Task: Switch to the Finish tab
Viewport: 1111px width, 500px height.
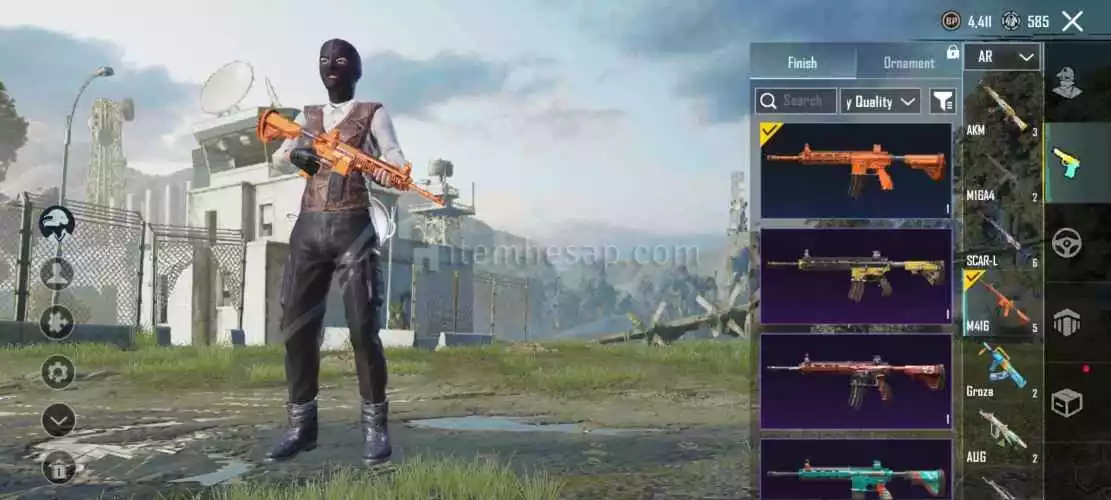Action: click(x=802, y=62)
